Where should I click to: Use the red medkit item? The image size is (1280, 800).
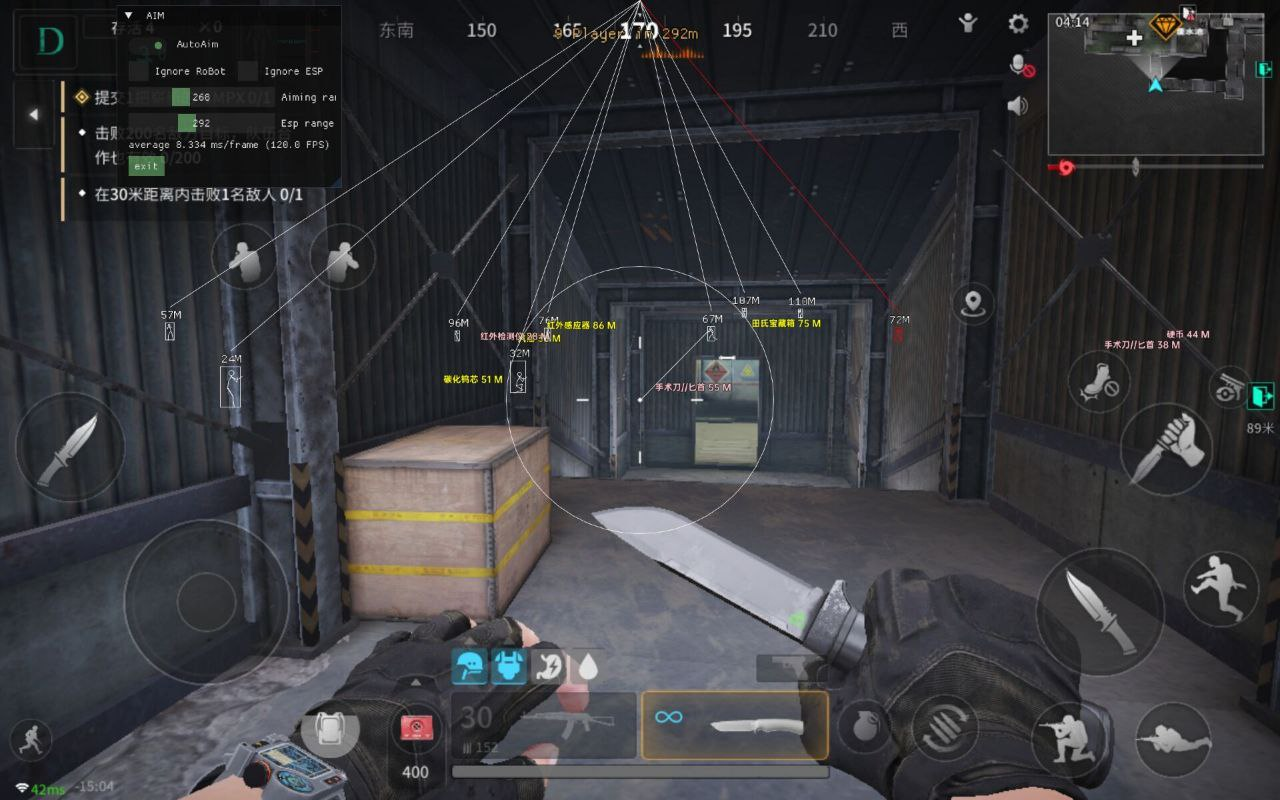pyautogui.click(x=415, y=728)
